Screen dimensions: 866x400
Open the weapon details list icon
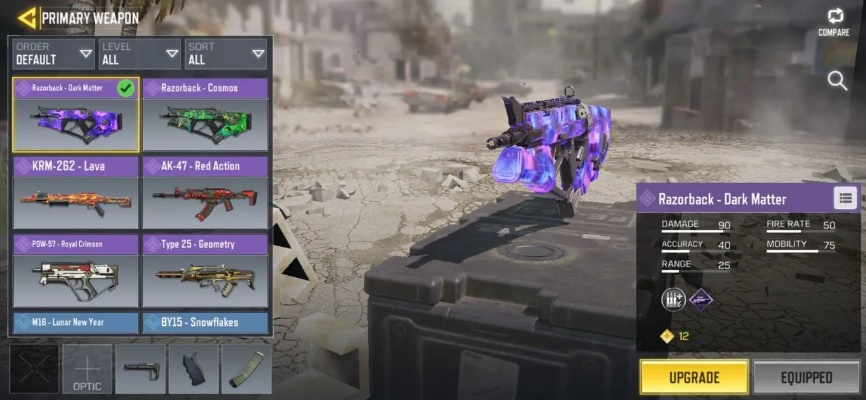844,198
